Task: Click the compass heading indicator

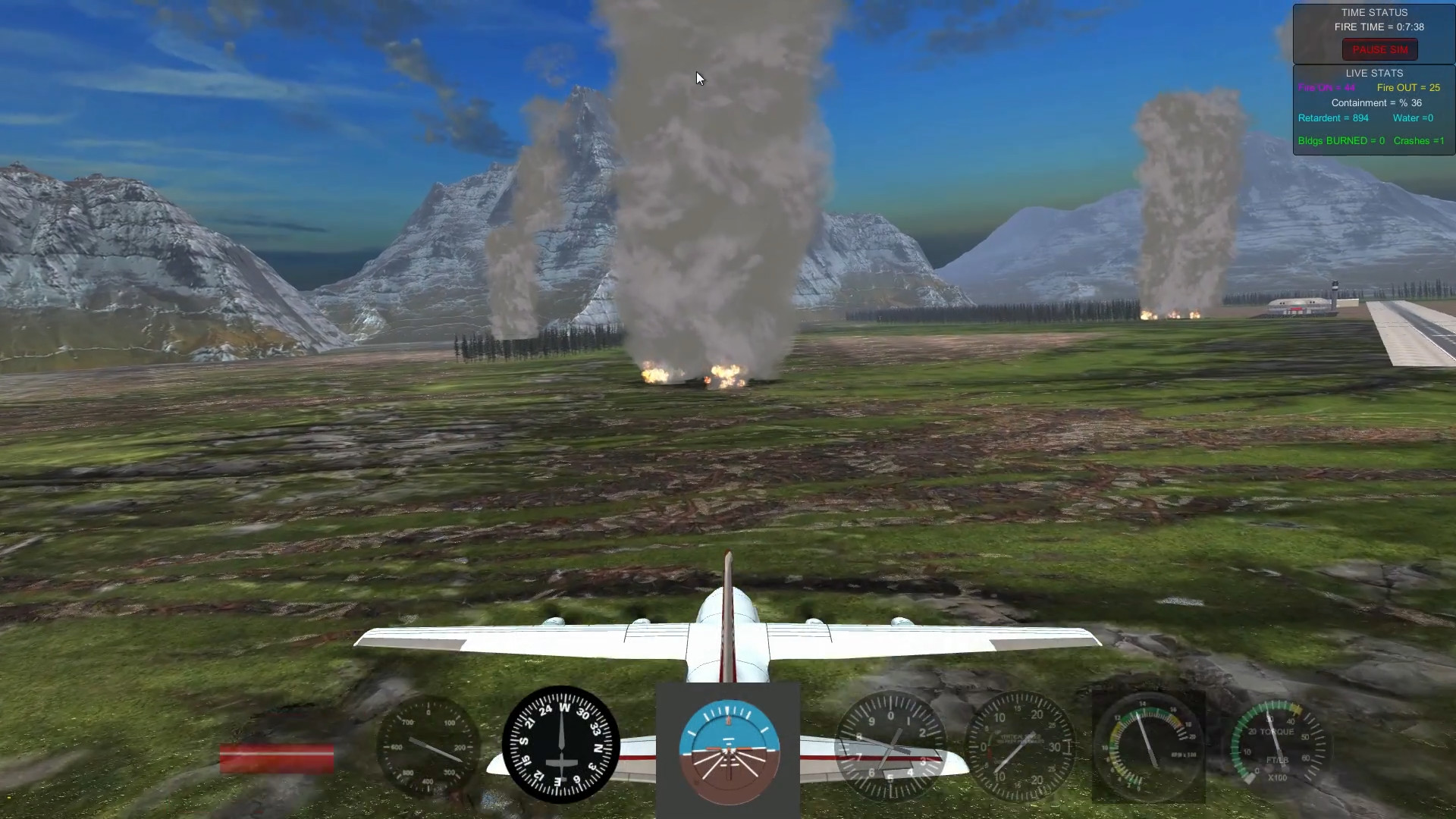Action: [561, 747]
